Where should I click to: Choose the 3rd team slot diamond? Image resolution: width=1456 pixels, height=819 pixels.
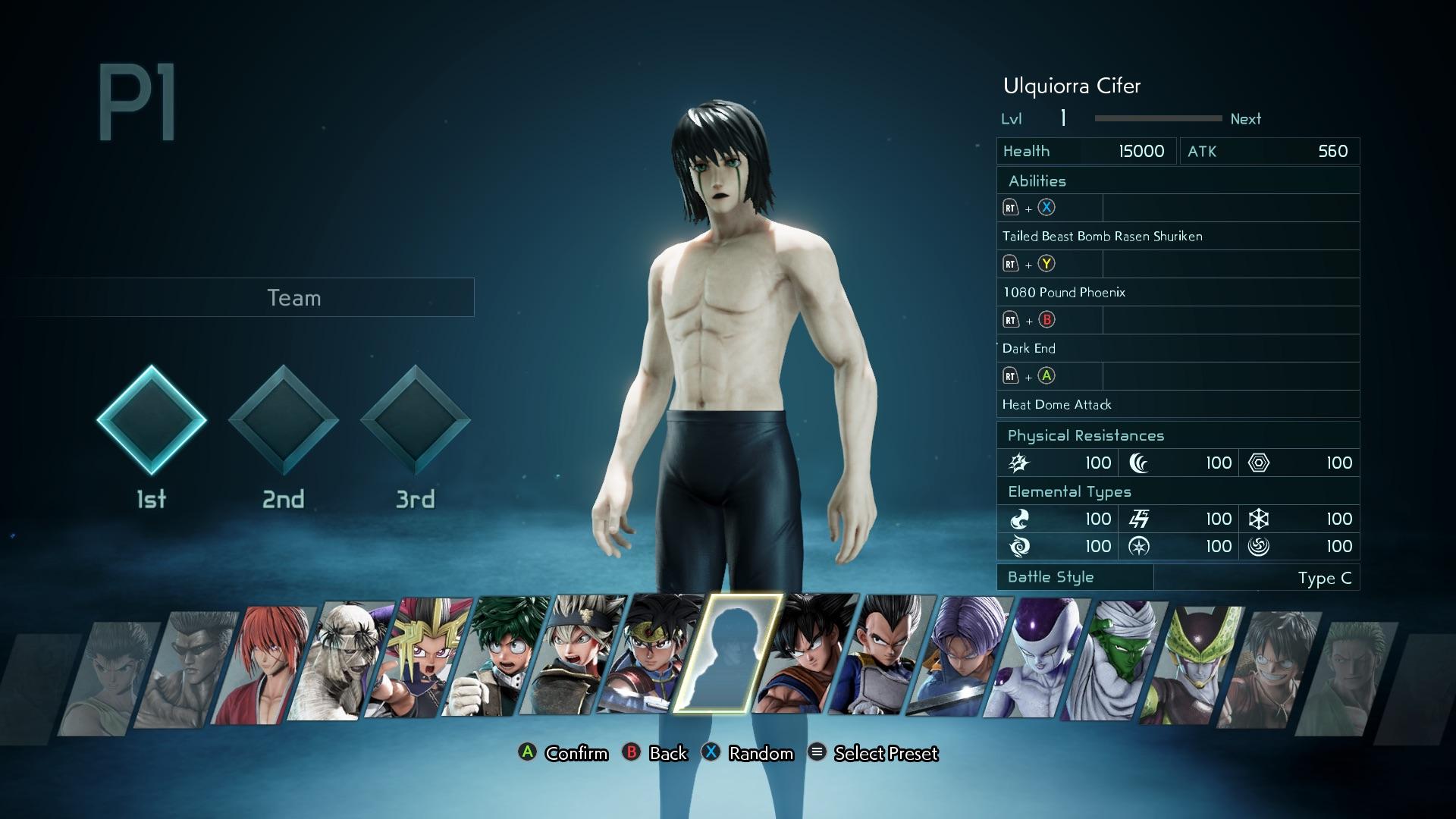416,420
